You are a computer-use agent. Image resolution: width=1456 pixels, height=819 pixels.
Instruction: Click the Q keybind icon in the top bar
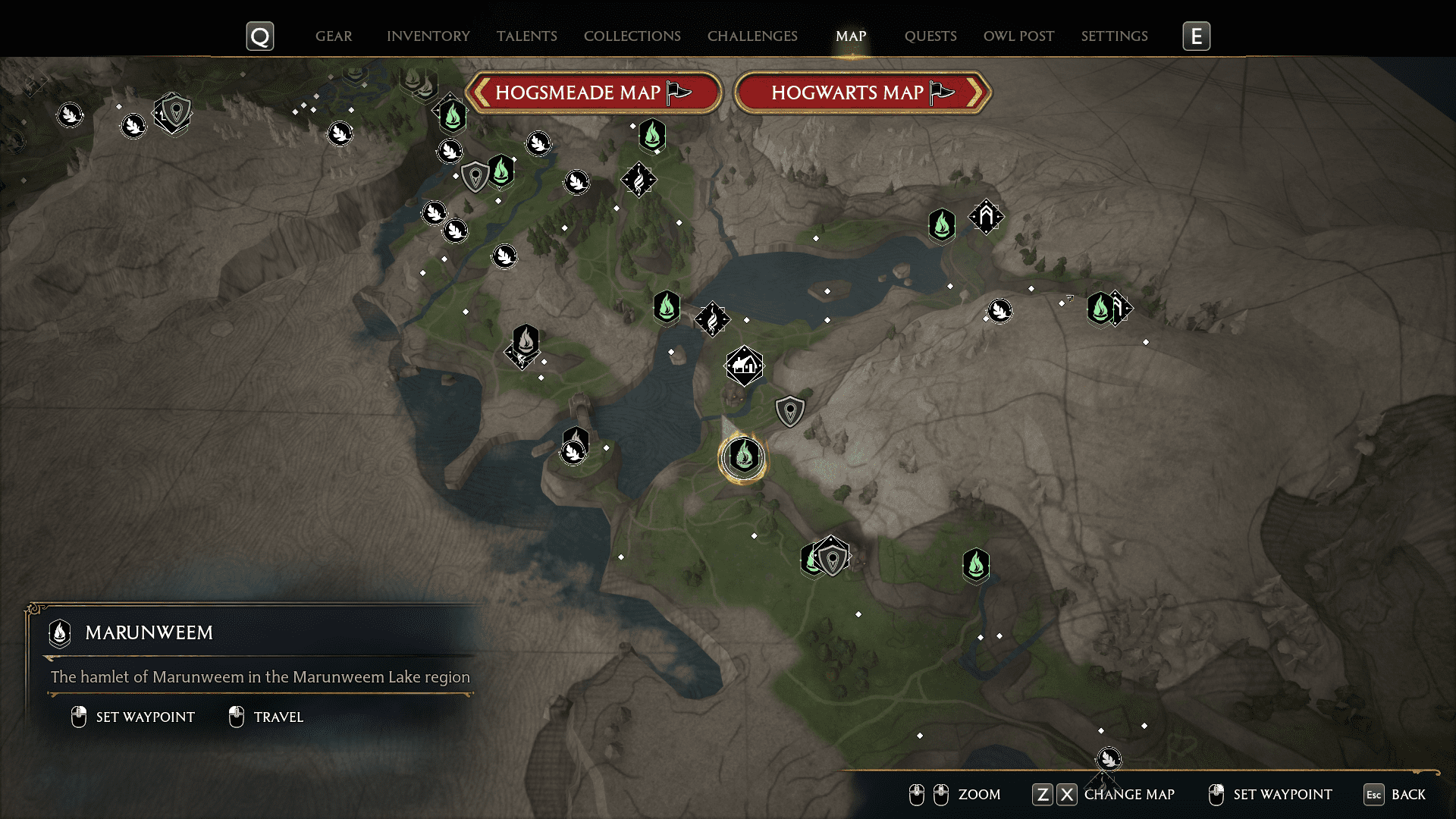(x=259, y=35)
